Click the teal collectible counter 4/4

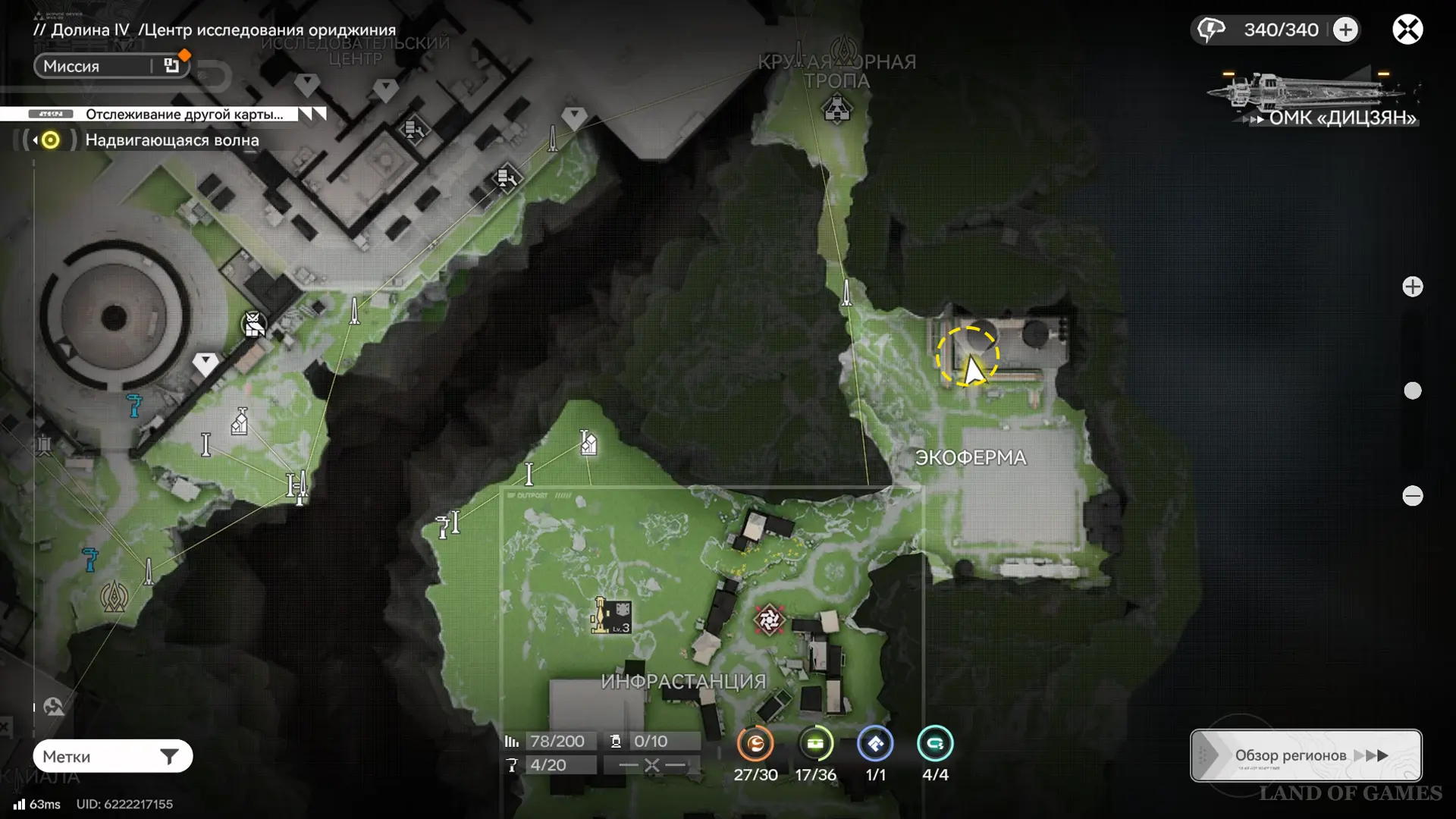tap(935, 744)
